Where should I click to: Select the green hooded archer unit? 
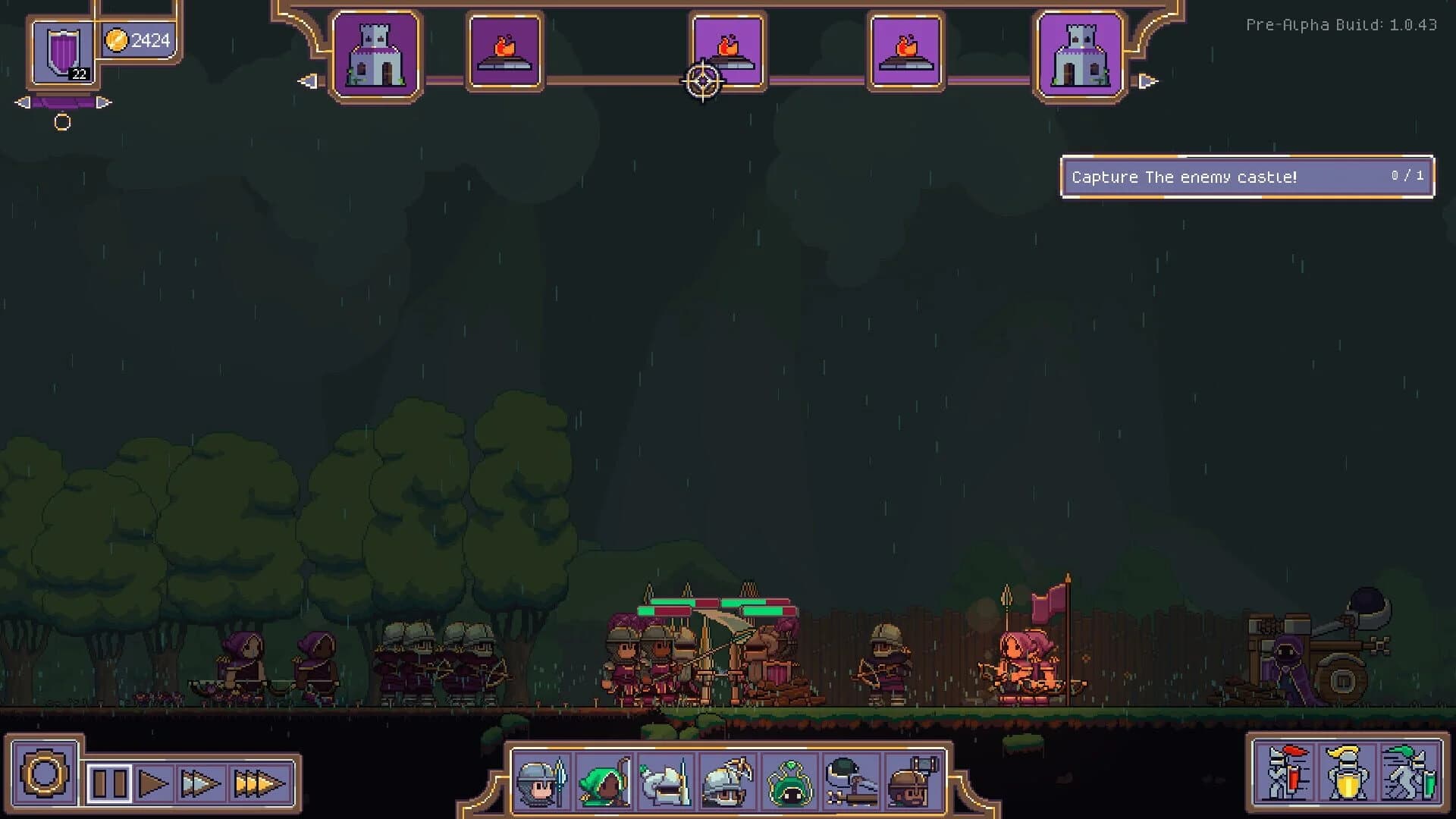[604, 781]
